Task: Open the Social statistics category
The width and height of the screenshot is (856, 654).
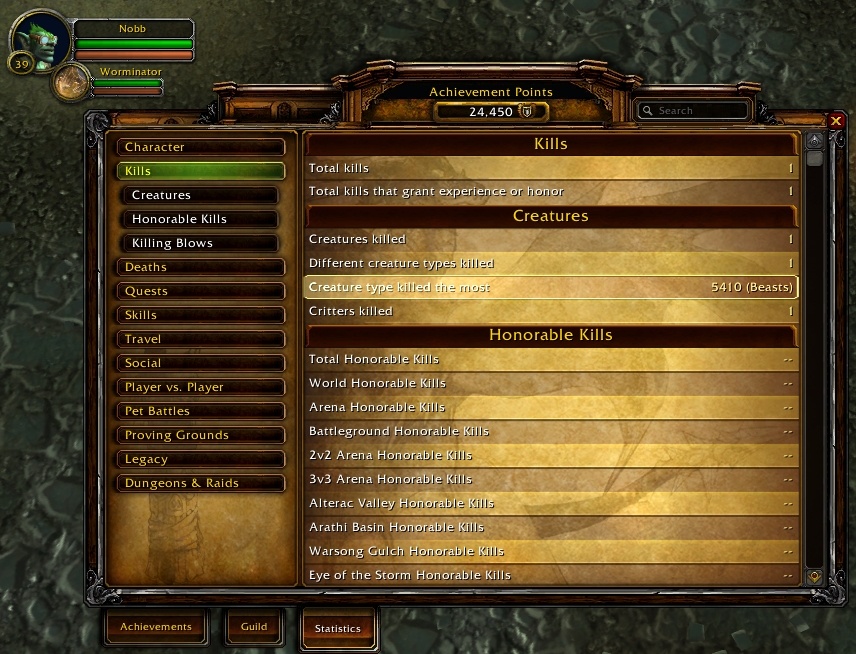Action: pyautogui.click(x=200, y=363)
